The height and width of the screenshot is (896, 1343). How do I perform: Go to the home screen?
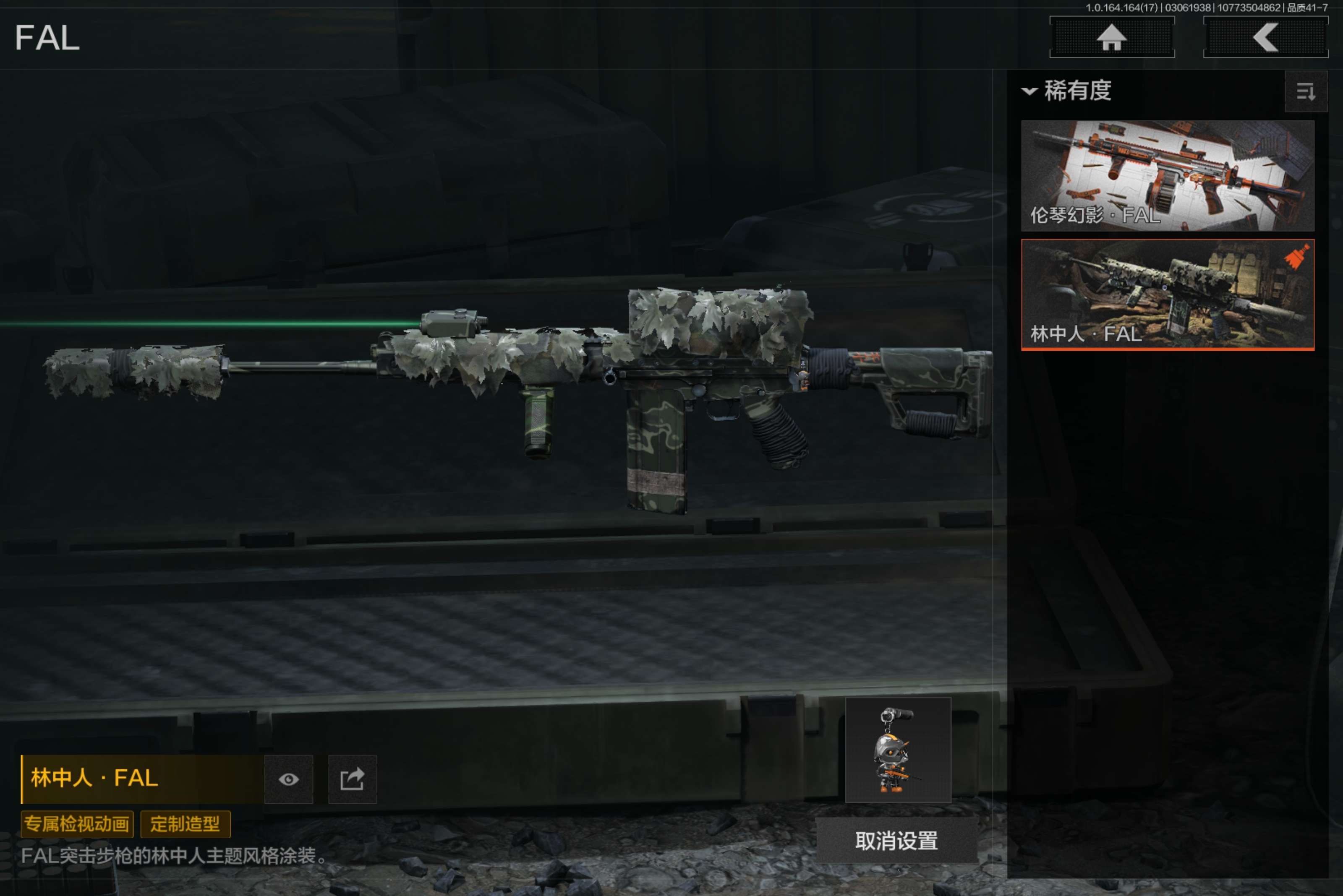[1111, 38]
